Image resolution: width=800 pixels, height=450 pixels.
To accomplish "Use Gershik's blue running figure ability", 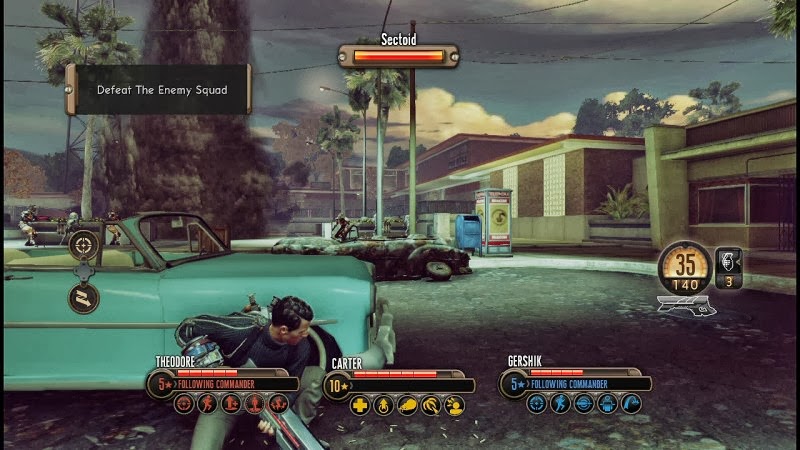I will (560, 403).
